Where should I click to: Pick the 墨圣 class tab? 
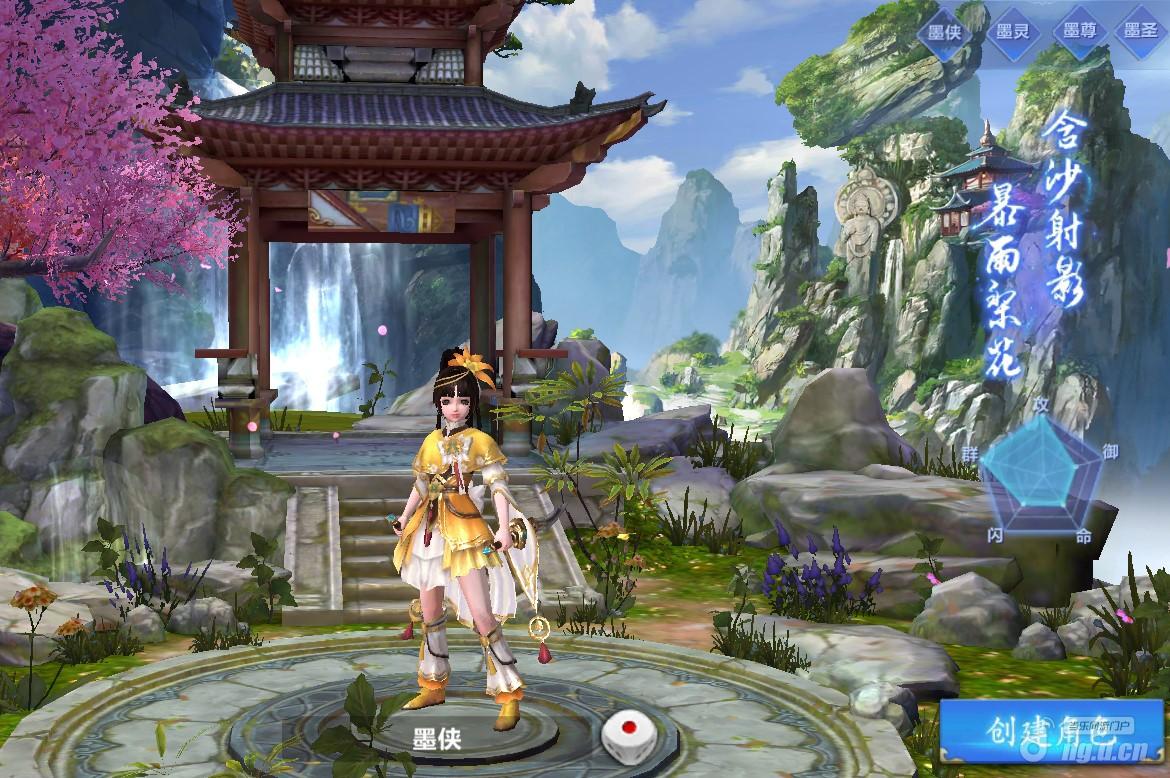pos(1141,31)
